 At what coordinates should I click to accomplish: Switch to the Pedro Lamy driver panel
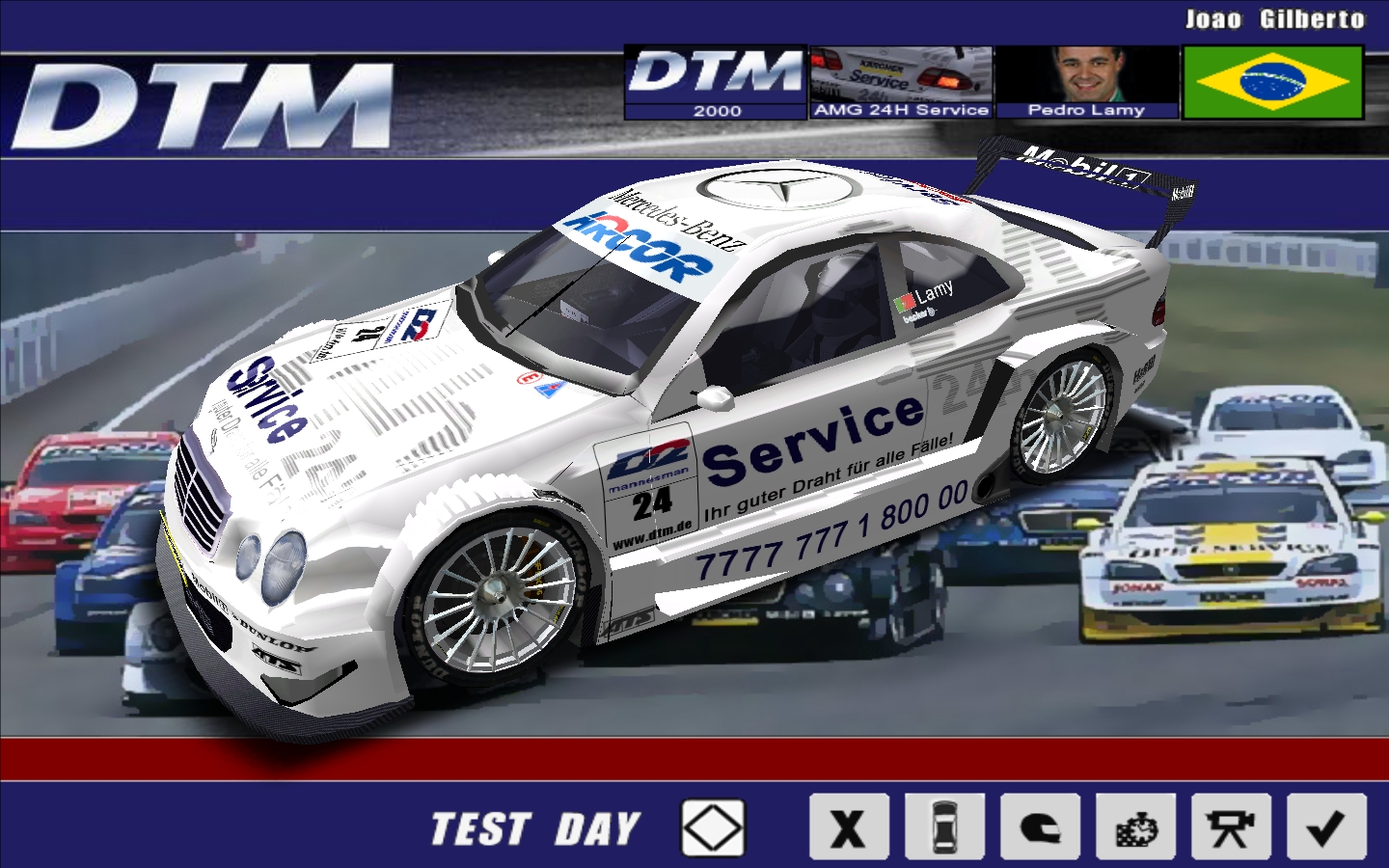pyautogui.click(x=1088, y=109)
